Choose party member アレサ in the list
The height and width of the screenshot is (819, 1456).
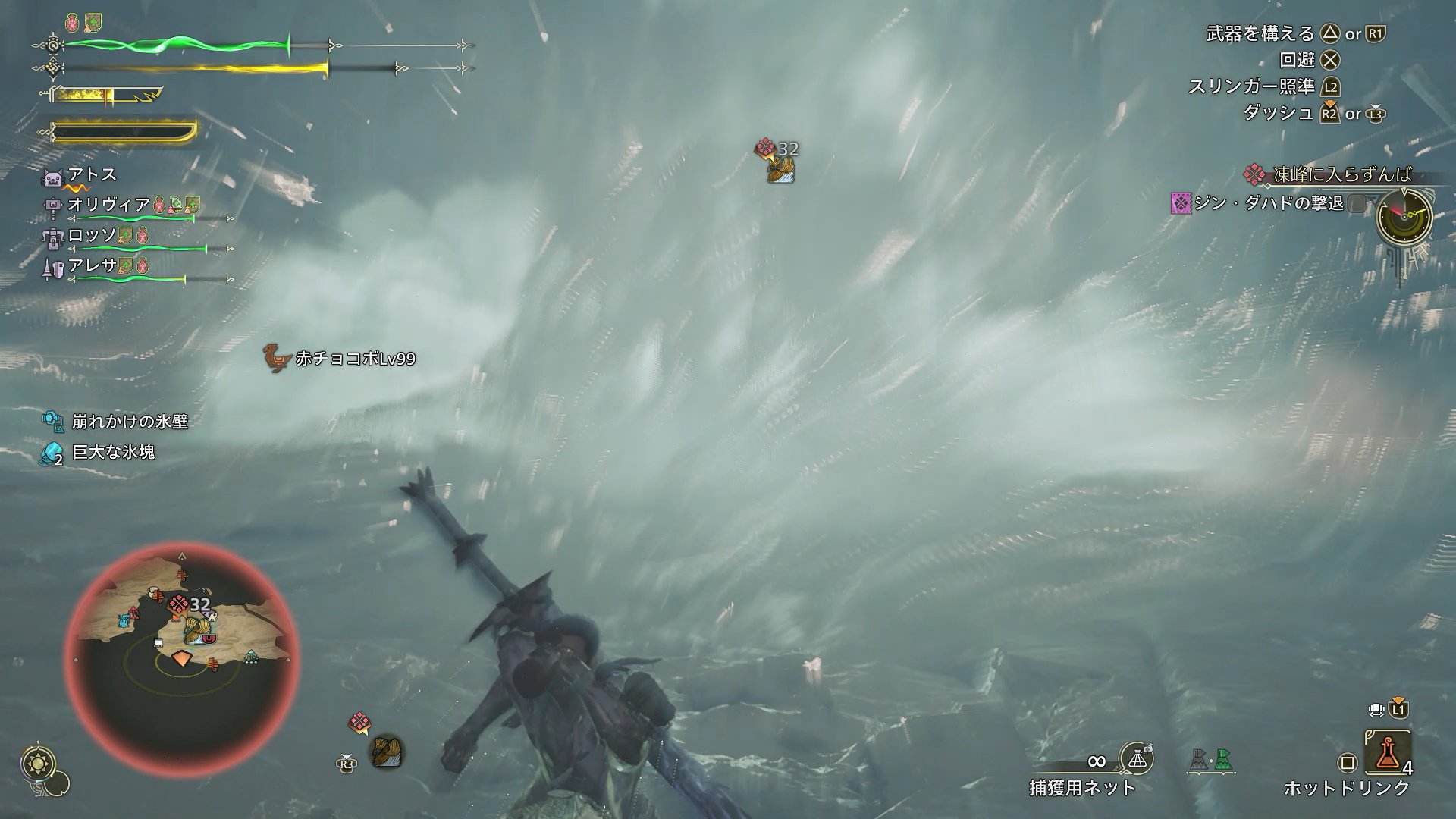(x=93, y=265)
